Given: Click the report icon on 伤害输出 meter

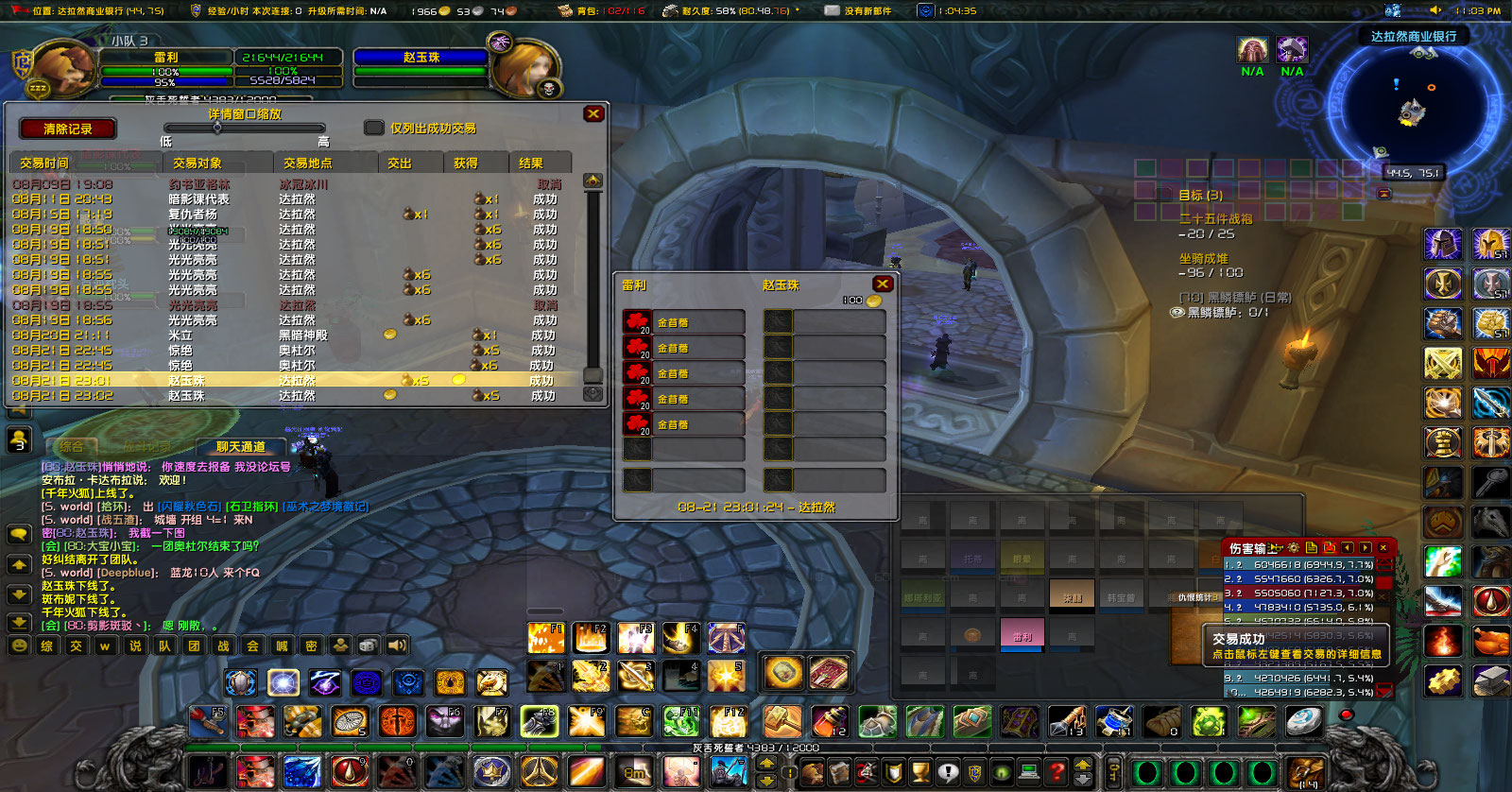Looking at the screenshot, I should (1312, 548).
